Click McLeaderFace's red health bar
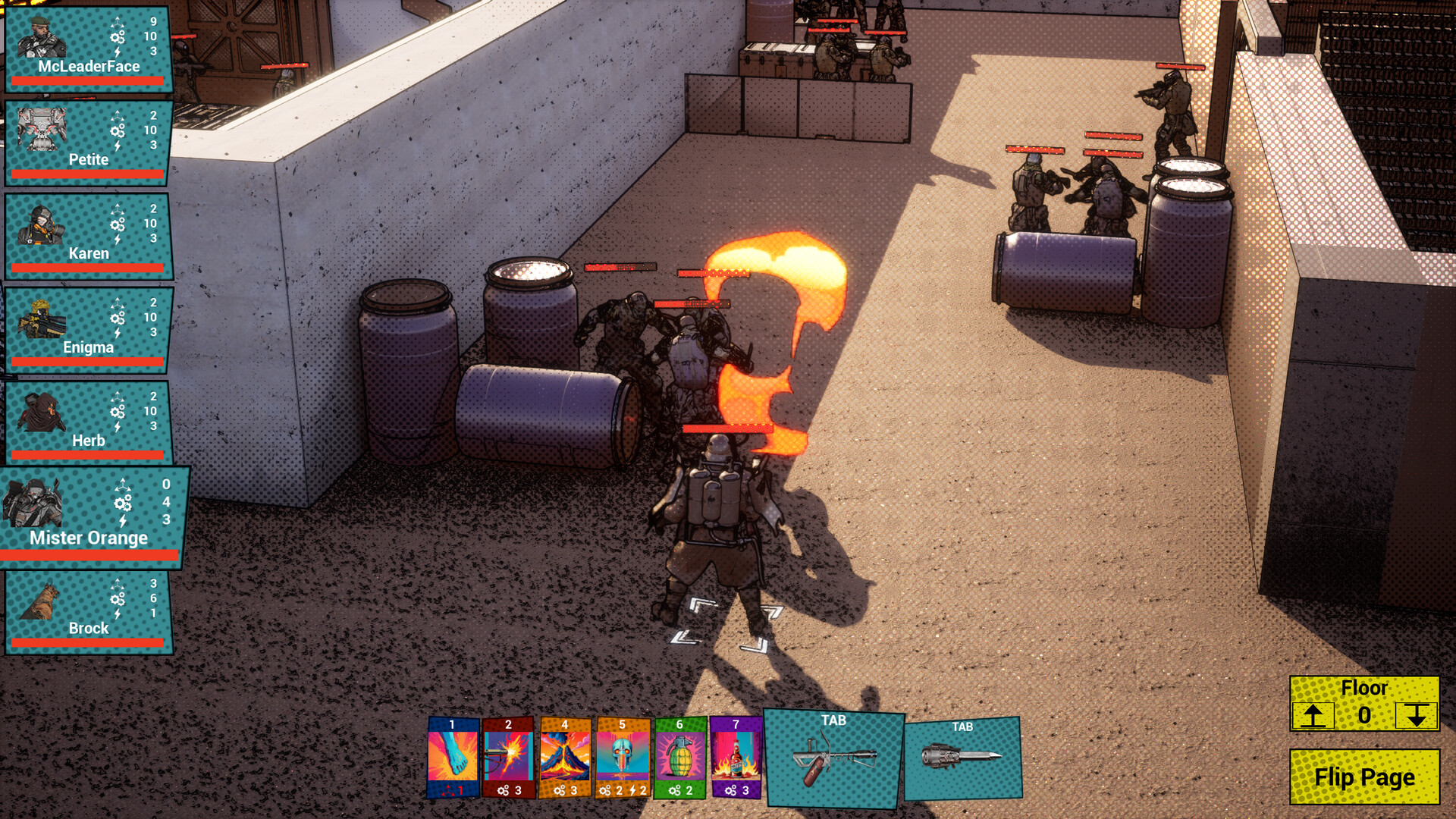This screenshot has height=819, width=1456. click(x=87, y=81)
